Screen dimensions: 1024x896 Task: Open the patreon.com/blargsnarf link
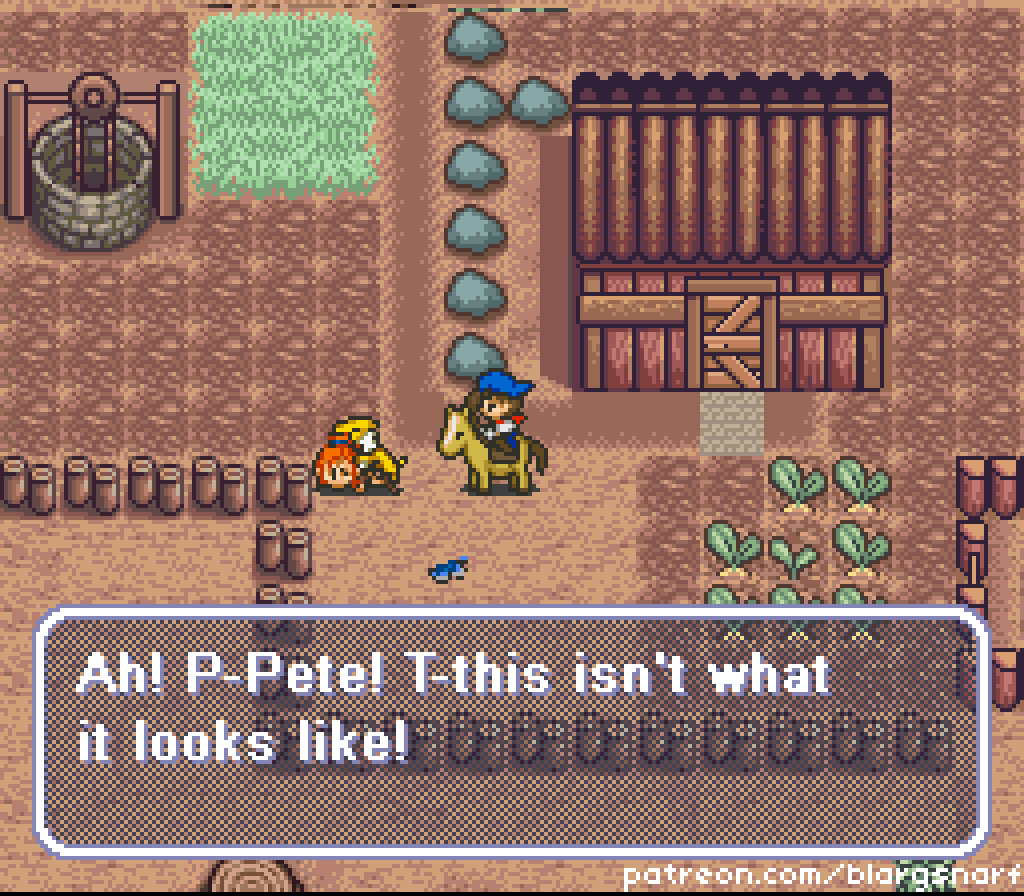point(820,877)
